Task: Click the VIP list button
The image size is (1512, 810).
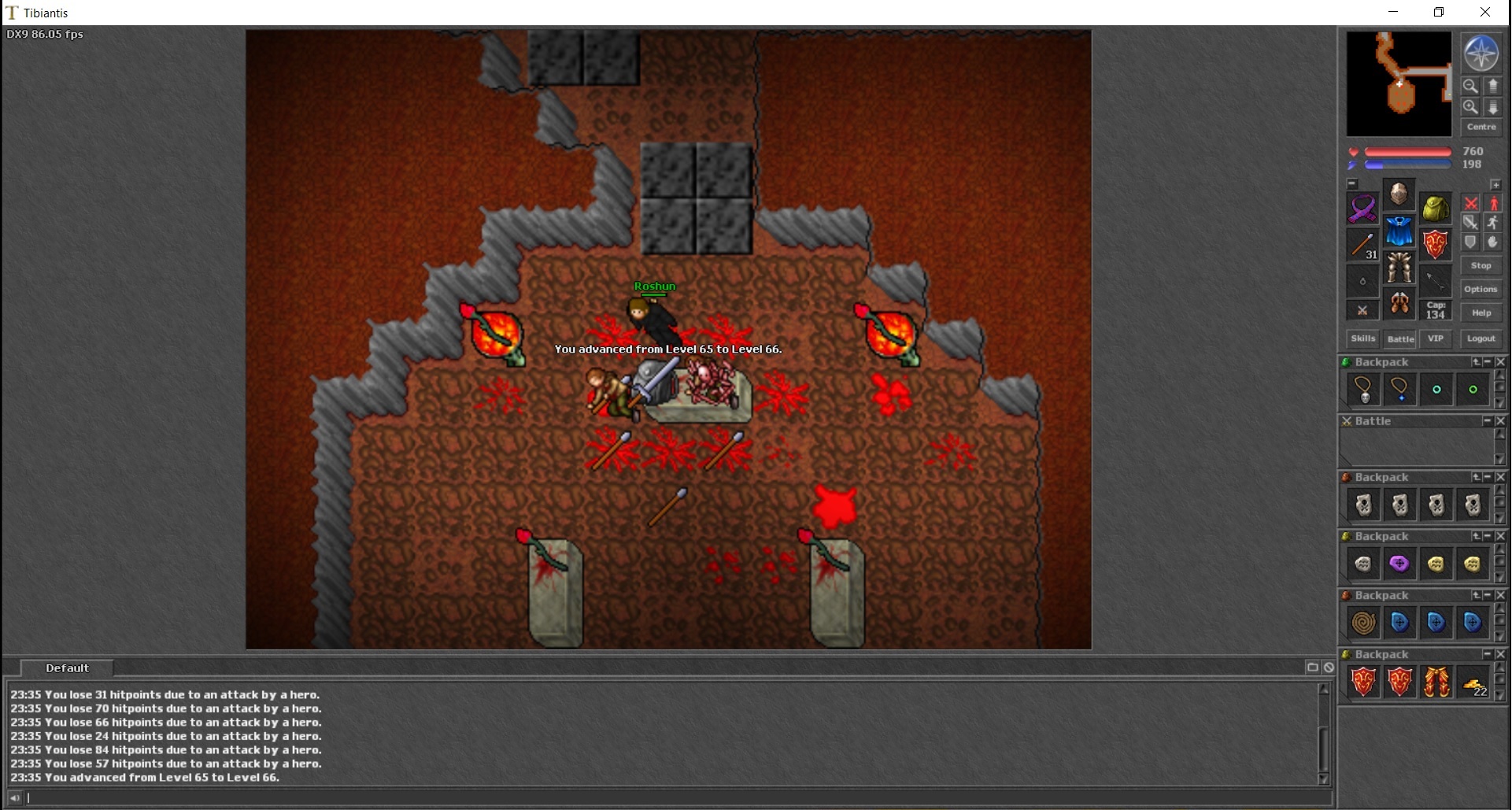Action: pyautogui.click(x=1436, y=338)
